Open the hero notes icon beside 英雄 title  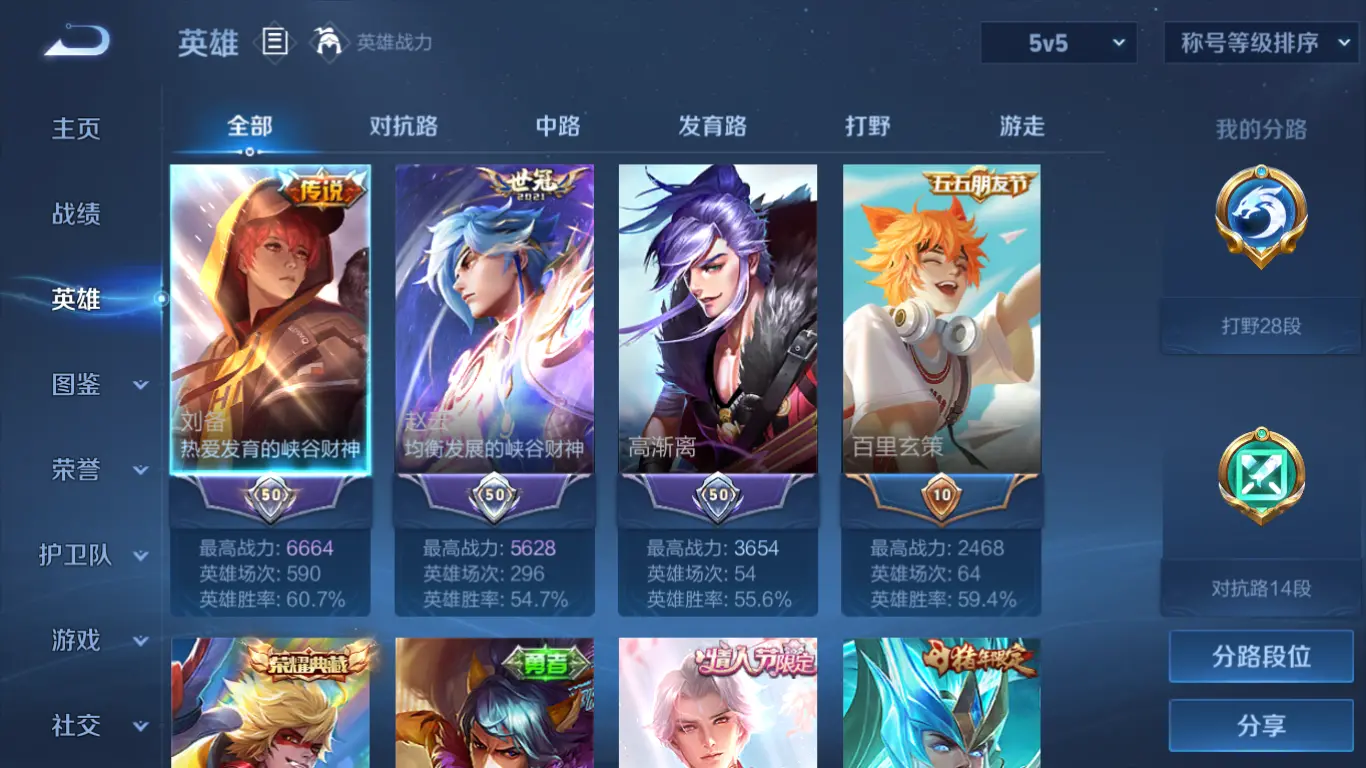pyautogui.click(x=274, y=42)
